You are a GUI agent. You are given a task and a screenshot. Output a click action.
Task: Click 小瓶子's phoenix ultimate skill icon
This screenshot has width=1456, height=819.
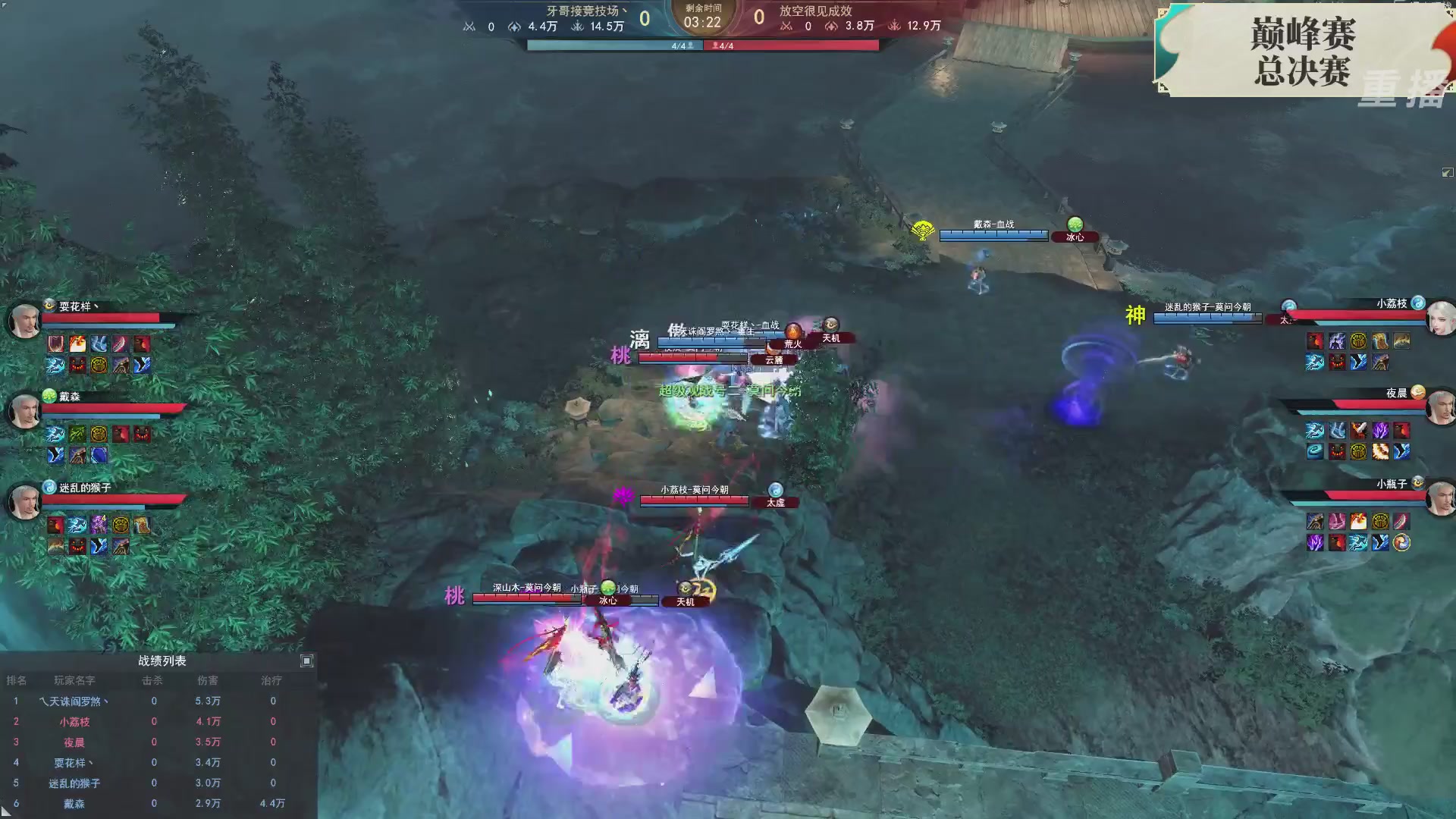tap(1401, 543)
